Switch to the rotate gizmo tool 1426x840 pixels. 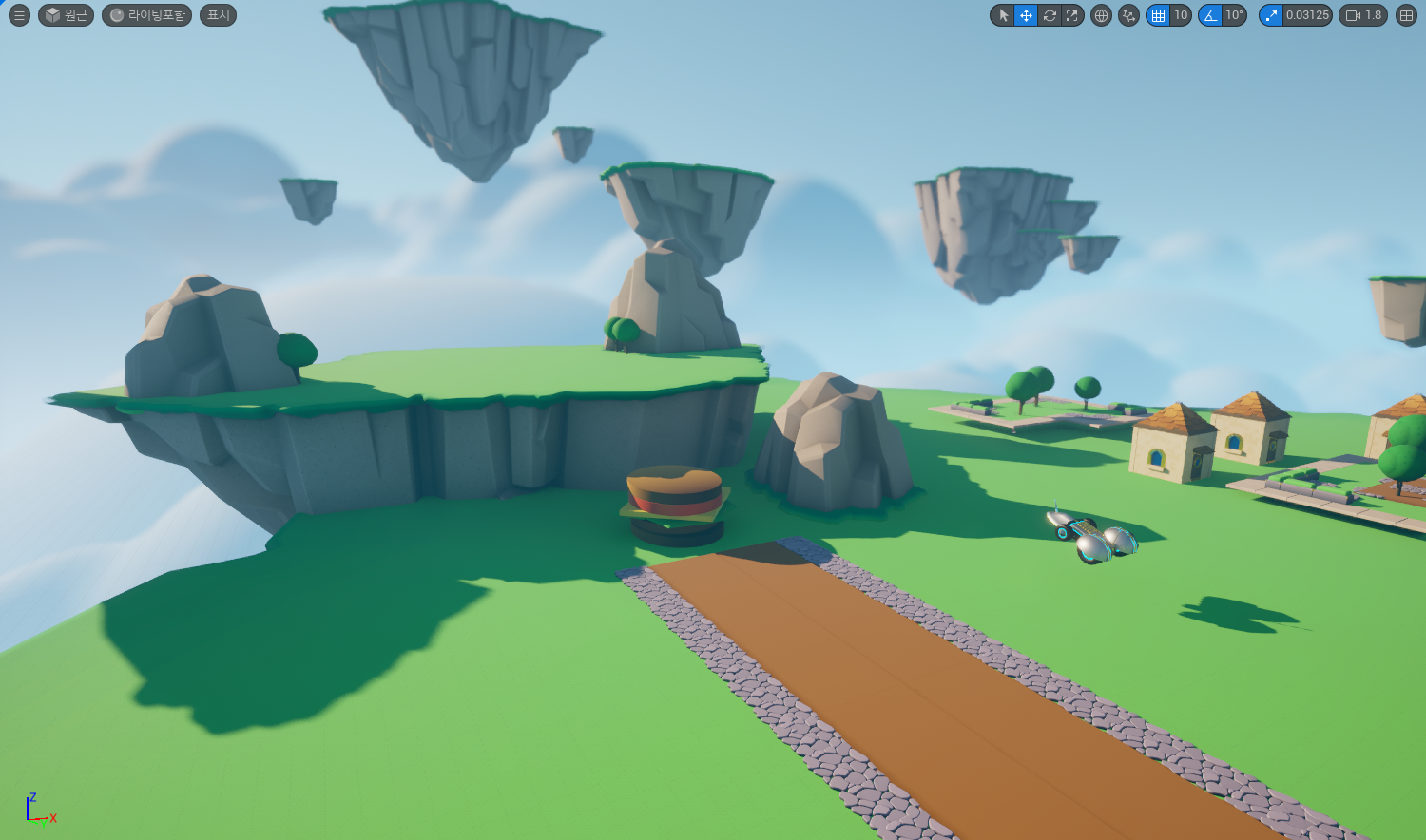tap(1050, 15)
